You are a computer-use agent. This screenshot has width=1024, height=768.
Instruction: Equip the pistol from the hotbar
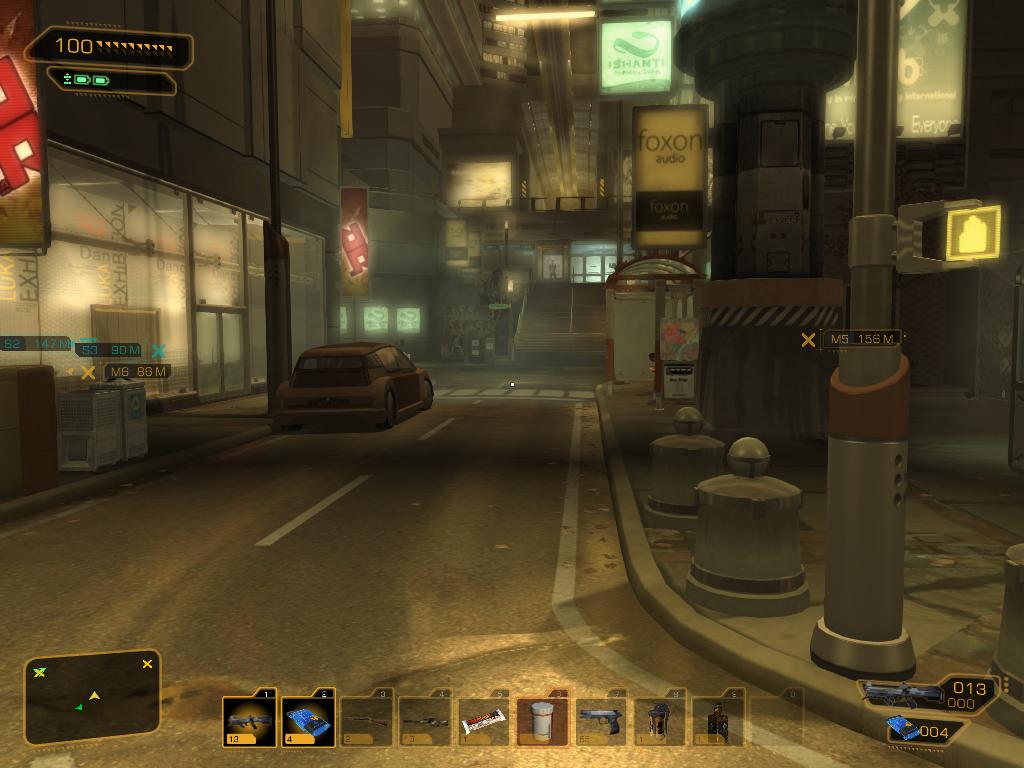click(601, 721)
